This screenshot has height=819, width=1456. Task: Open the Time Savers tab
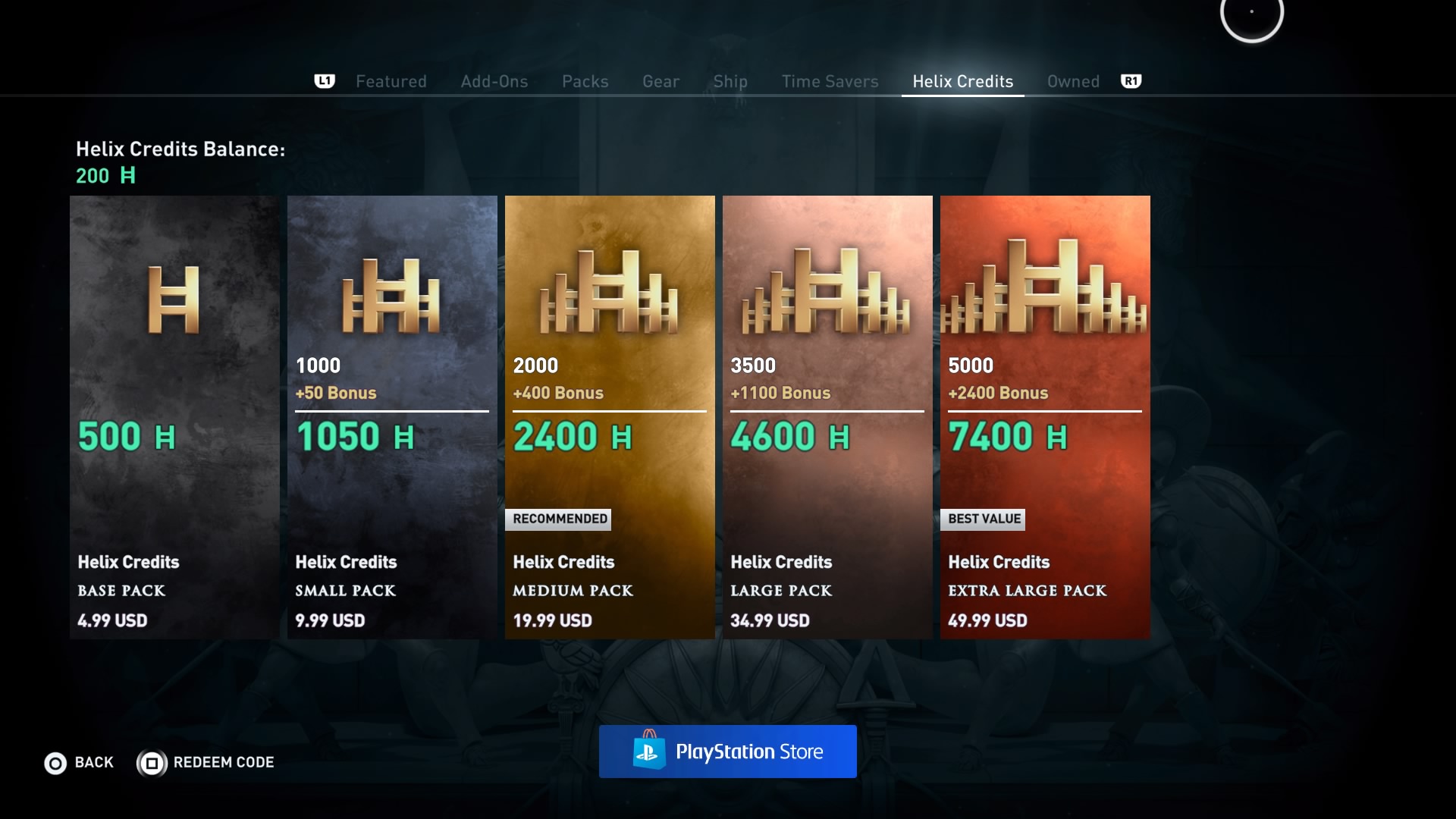click(830, 81)
